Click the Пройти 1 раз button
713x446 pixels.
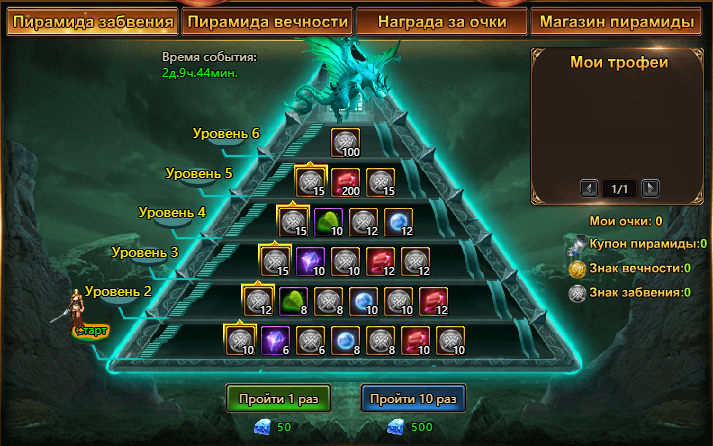(279, 398)
